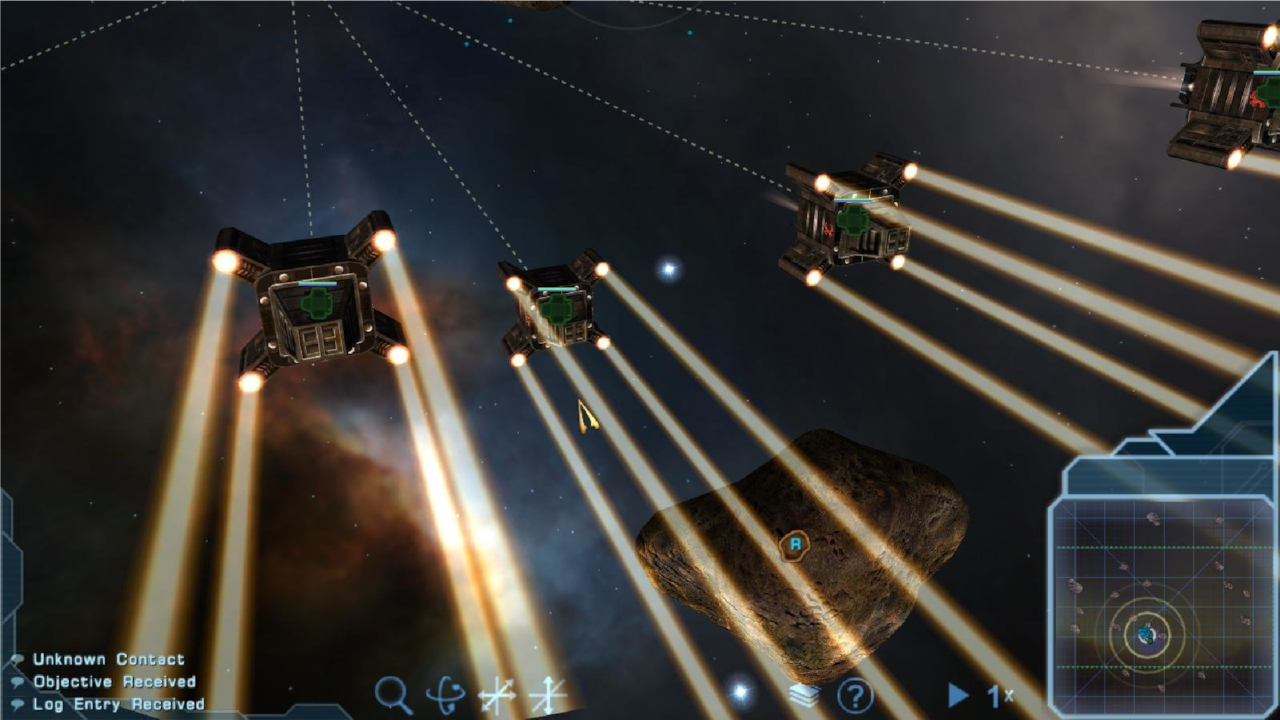Activate the camera rotate orbit icon

445,694
